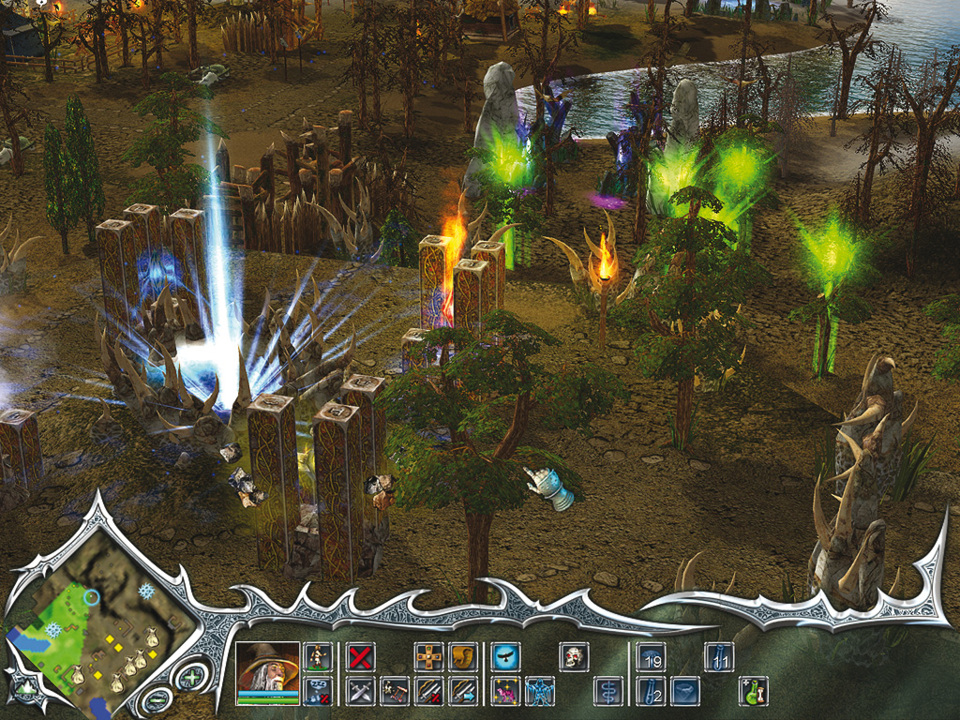Click the caduceus healing icon
This screenshot has height=720, width=960.
[x=609, y=690]
